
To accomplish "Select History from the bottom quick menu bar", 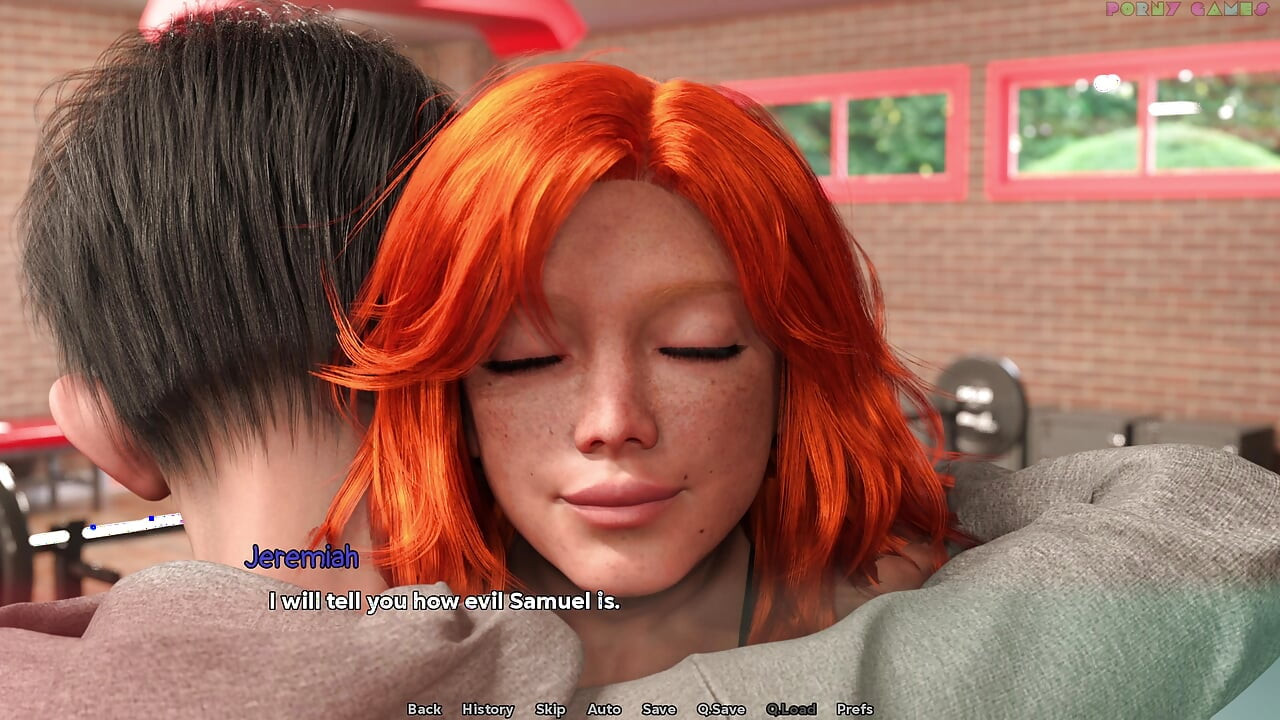I will click(x=487, y=709).
